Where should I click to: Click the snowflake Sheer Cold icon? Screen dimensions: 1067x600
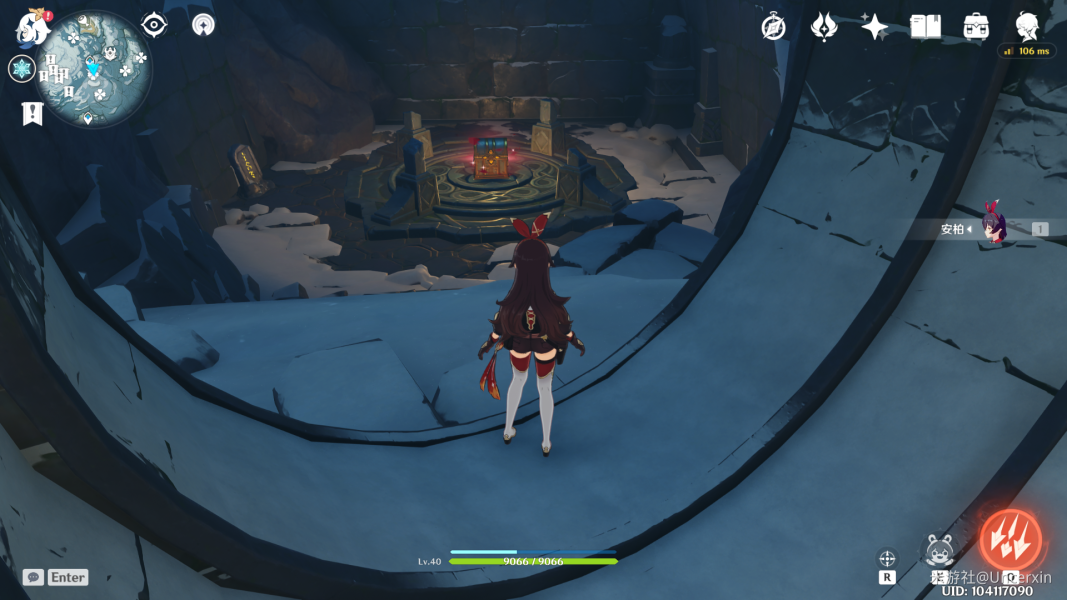coord(22,69)
